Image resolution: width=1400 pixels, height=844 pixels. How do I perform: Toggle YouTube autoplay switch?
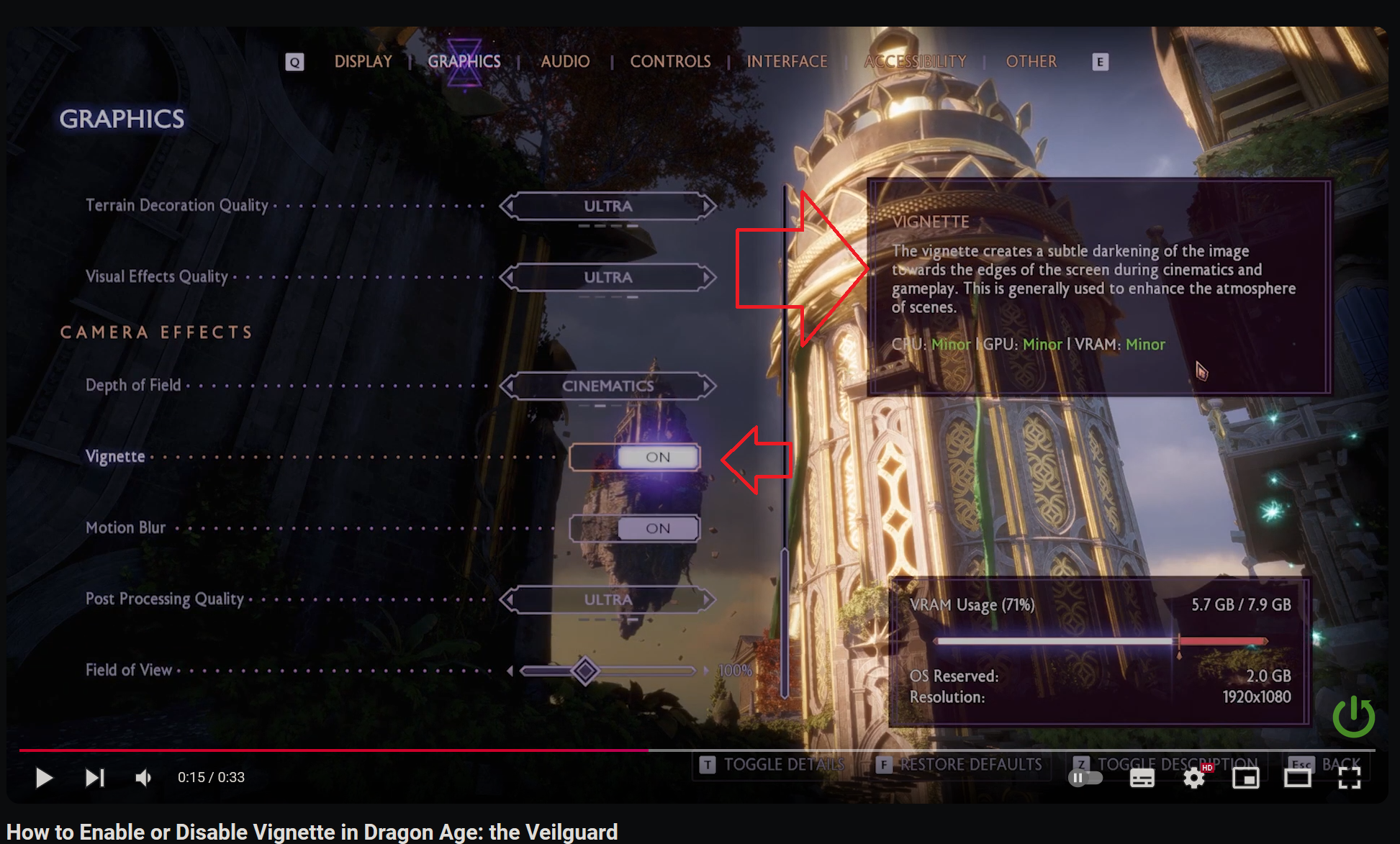pyautogui.click(x=1086, y=778)
